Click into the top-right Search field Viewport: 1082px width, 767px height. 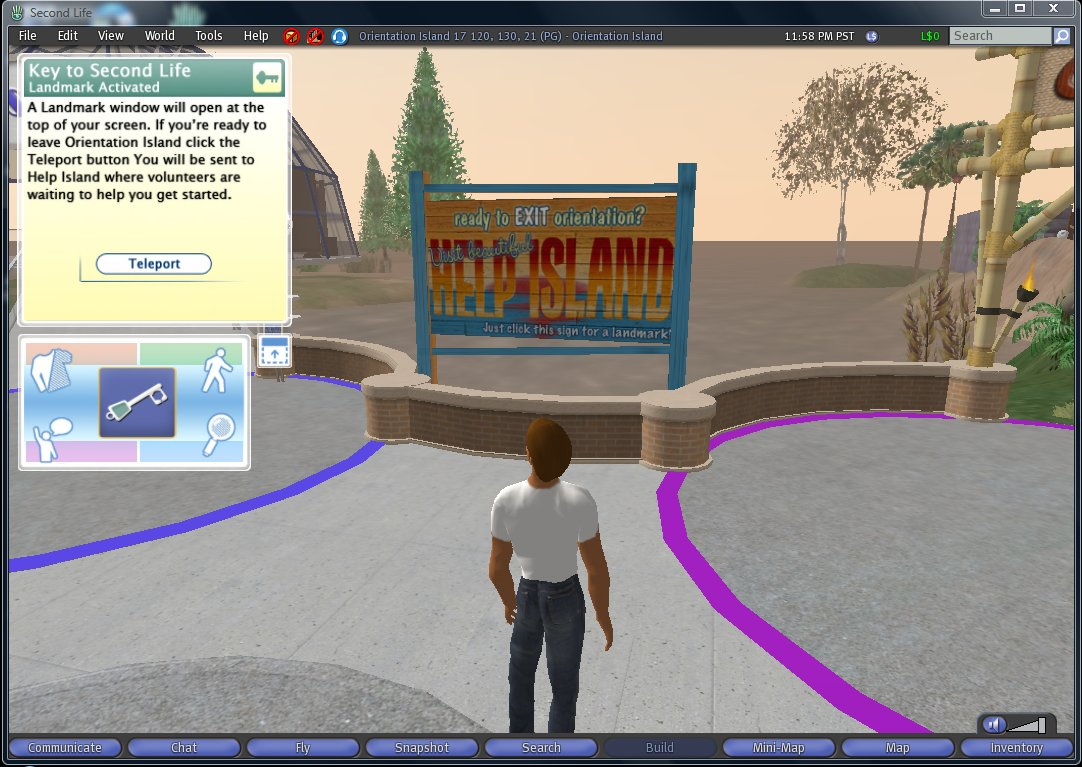click(1000, 36)
